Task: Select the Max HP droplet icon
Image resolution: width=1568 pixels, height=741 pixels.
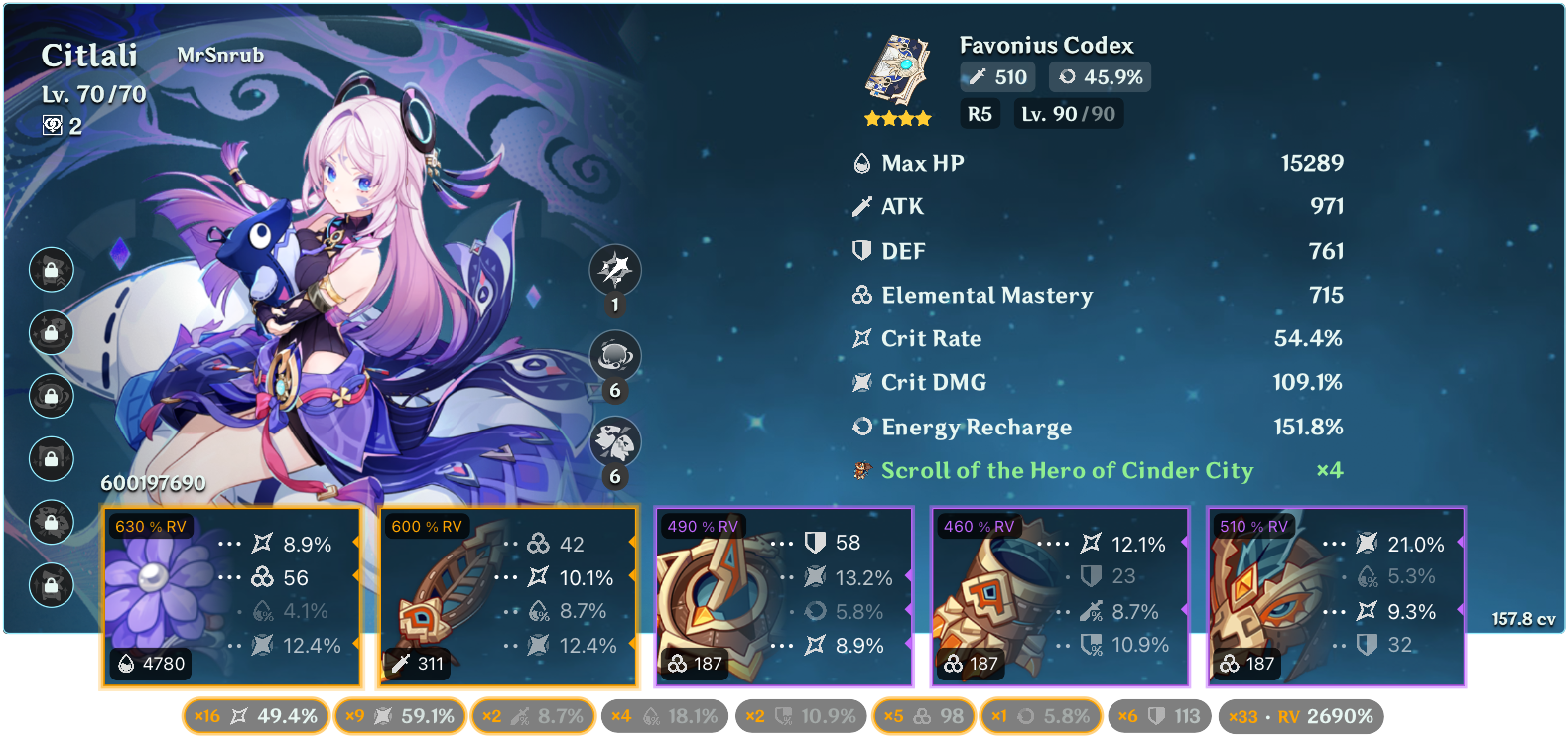Action: (x=861, y=162)
